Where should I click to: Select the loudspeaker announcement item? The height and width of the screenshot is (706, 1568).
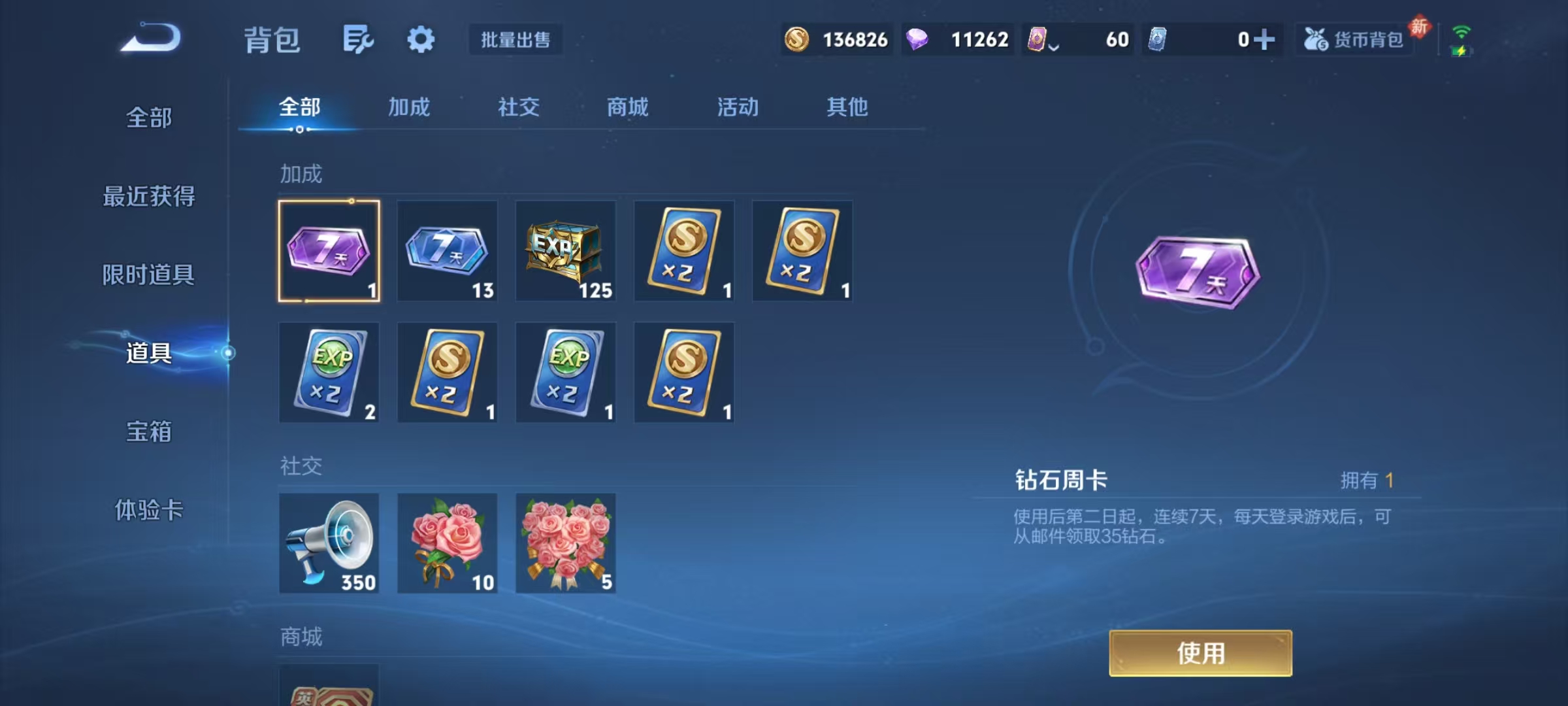tap(329, 543)
